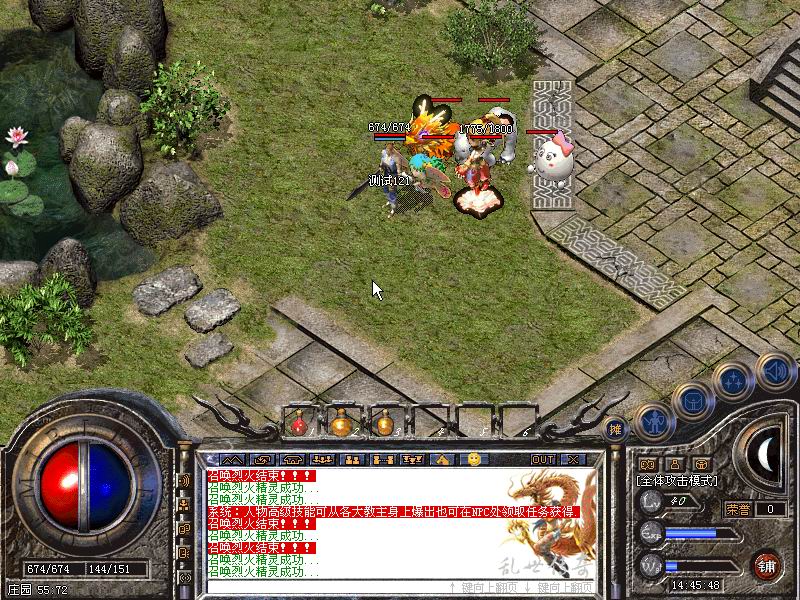Select the orange potion in belt slot 2

pyautogui.click(x=341, y=424)
